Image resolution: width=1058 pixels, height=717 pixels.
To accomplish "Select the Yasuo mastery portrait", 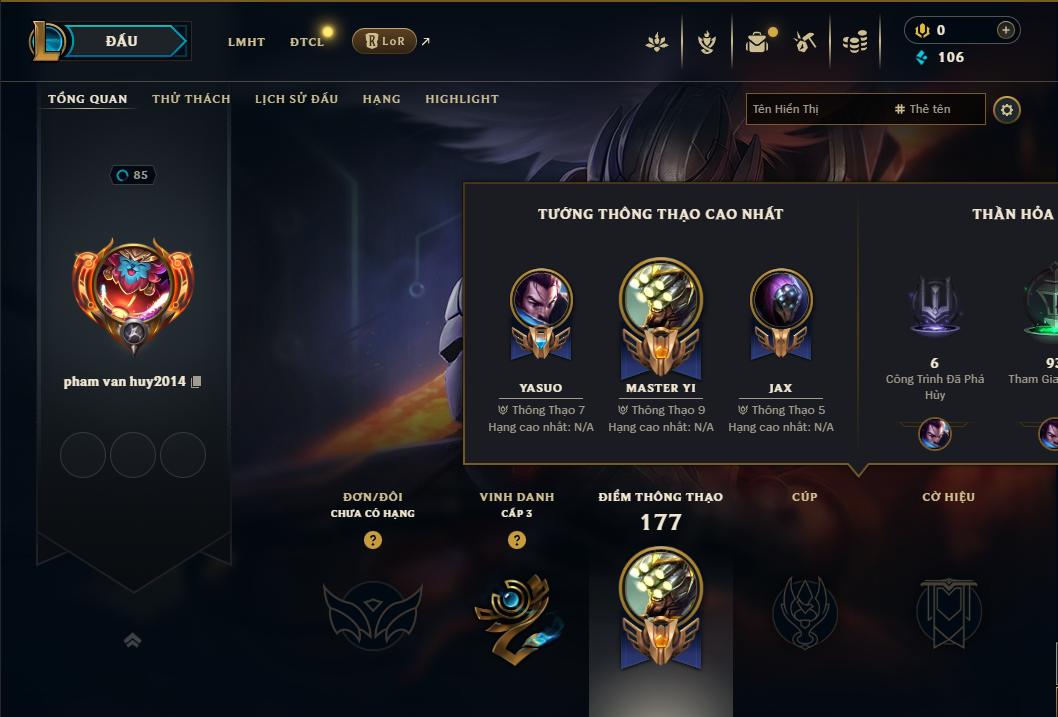I will click(x=541, y=299).
